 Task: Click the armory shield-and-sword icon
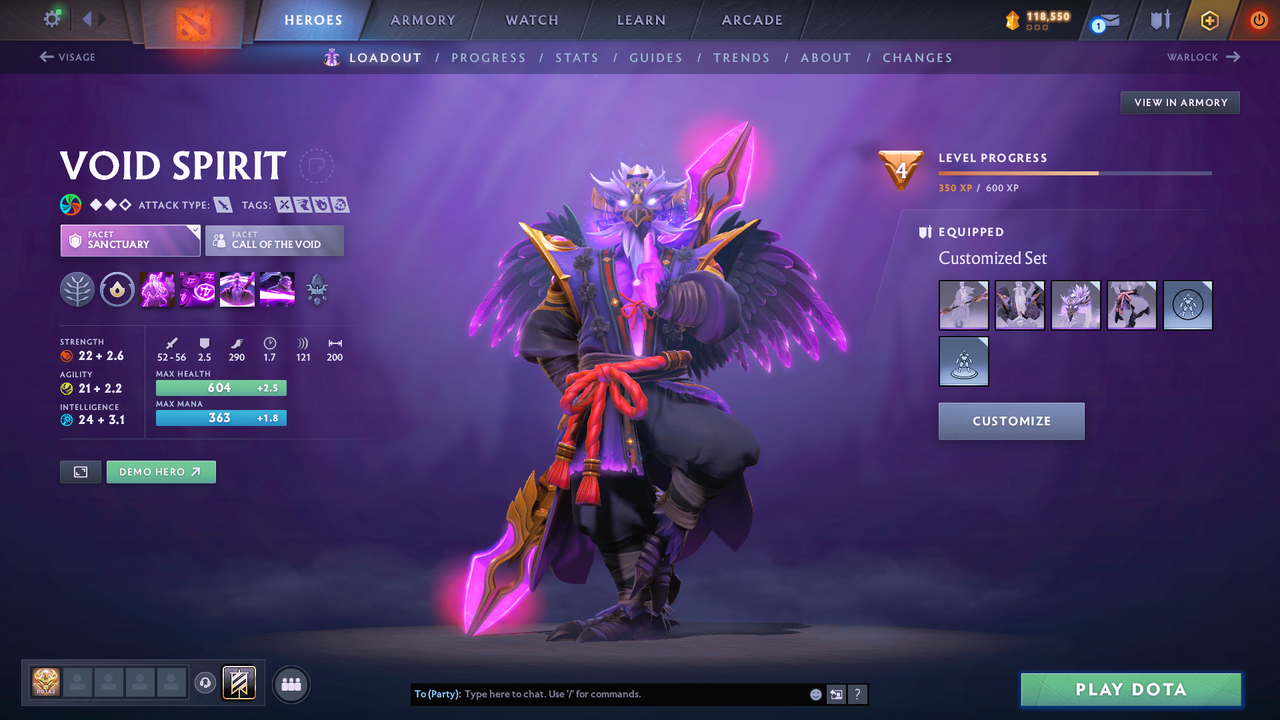coord(1160,18)
